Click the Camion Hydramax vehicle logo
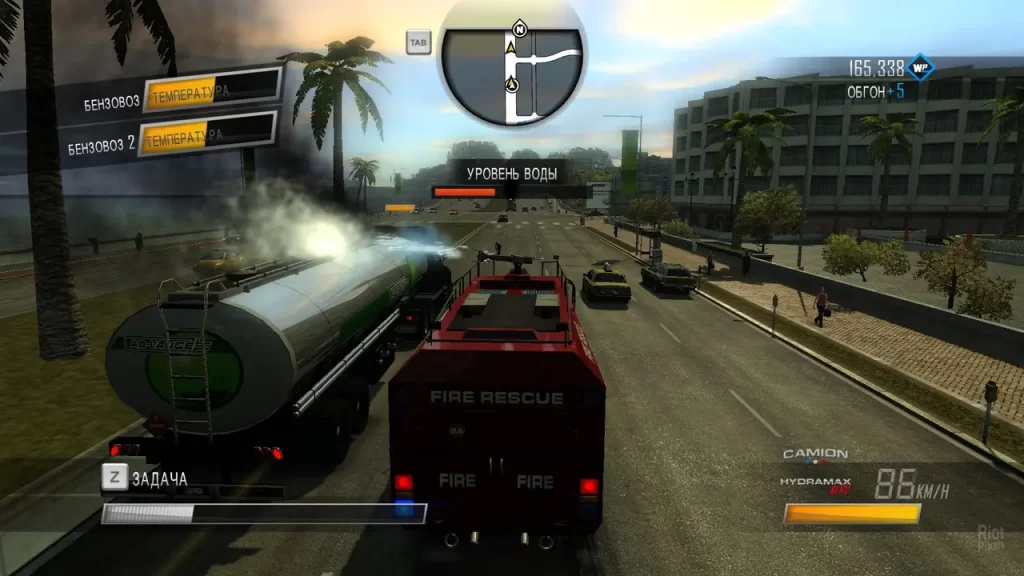 [x=815, y=469]
